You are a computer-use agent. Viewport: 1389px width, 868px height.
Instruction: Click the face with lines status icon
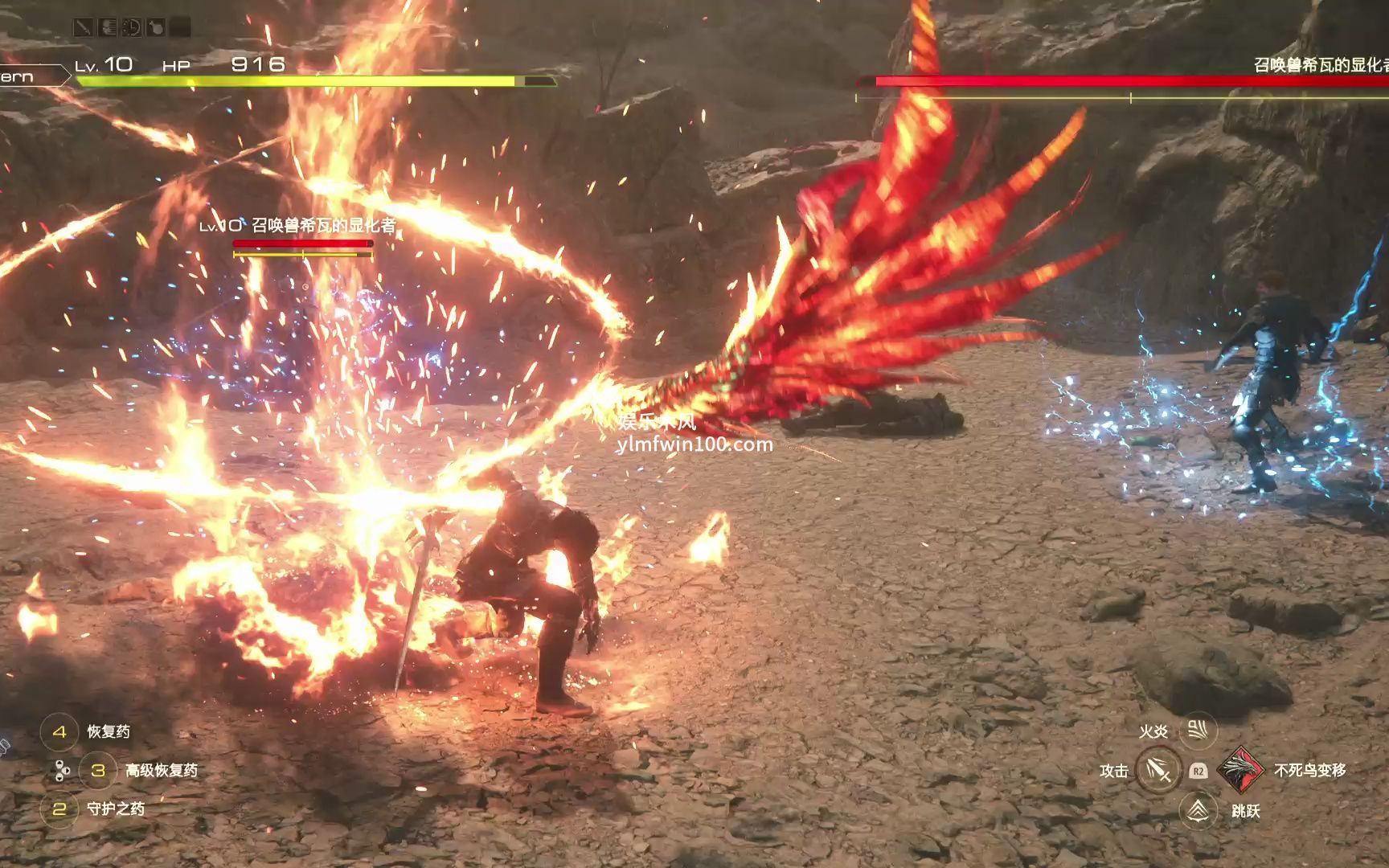[x=108, y=28]
